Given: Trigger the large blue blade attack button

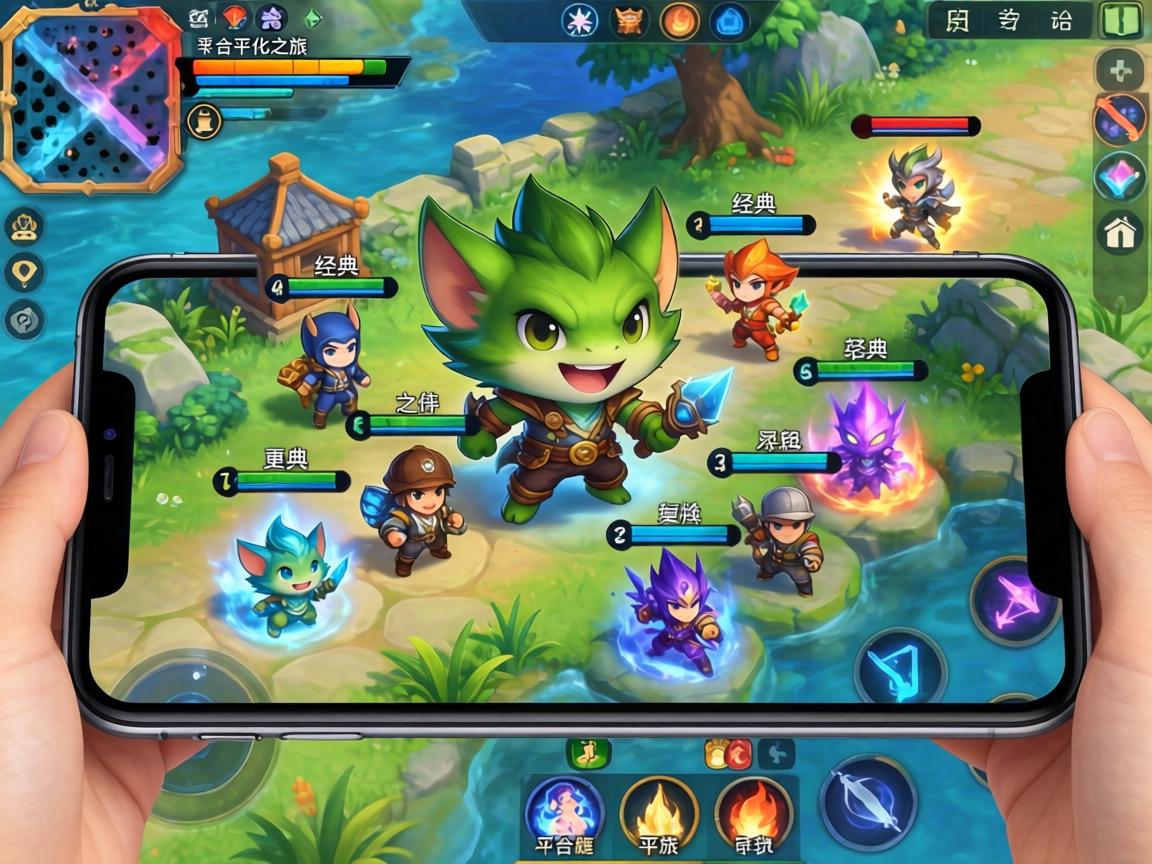Looking at the screenshot, I should [868, 803].
